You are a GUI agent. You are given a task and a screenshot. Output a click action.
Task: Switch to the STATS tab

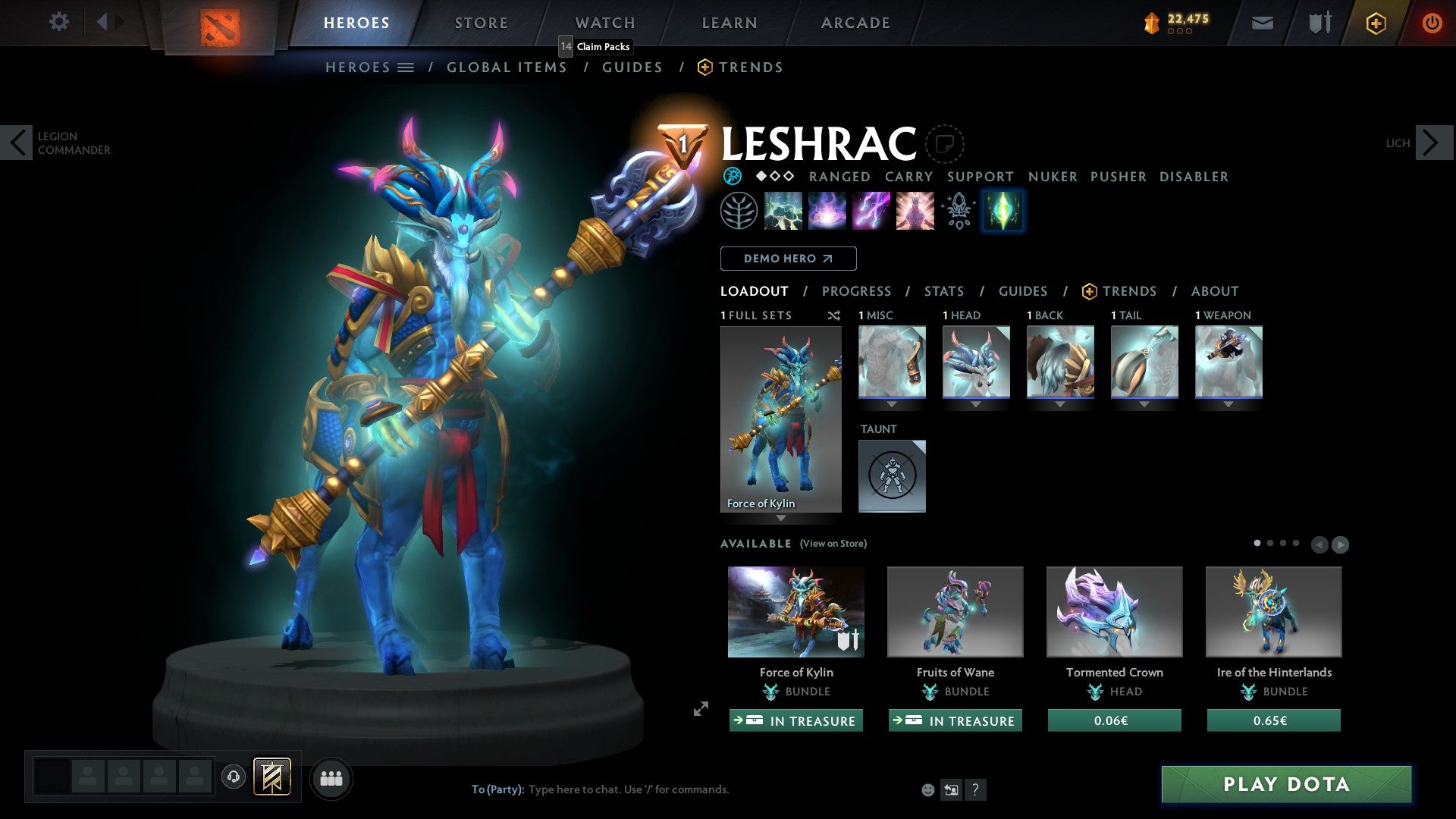tap(943, 290)
